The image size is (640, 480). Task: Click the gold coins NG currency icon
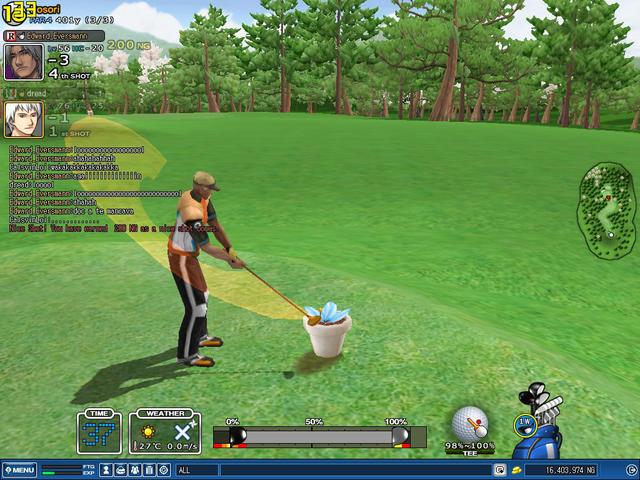pyautogui.click(x=516, y=469)
